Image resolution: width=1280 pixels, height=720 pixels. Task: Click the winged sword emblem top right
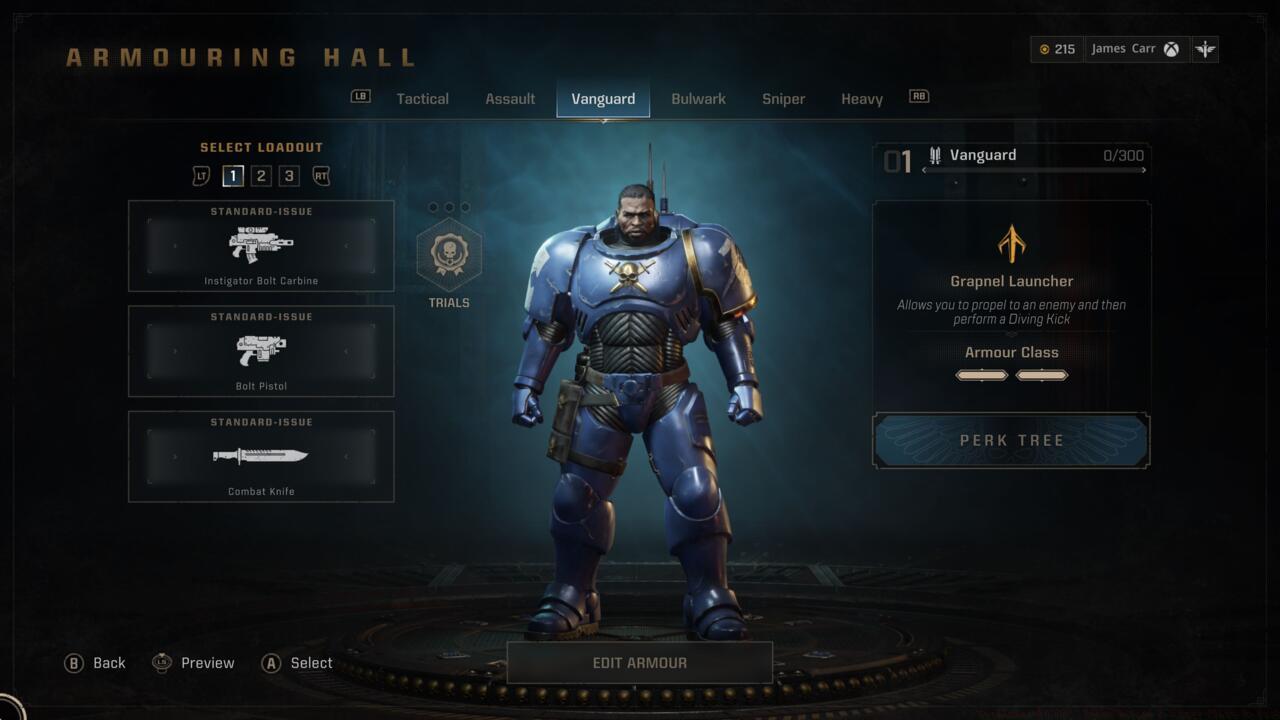[1205, 48]
